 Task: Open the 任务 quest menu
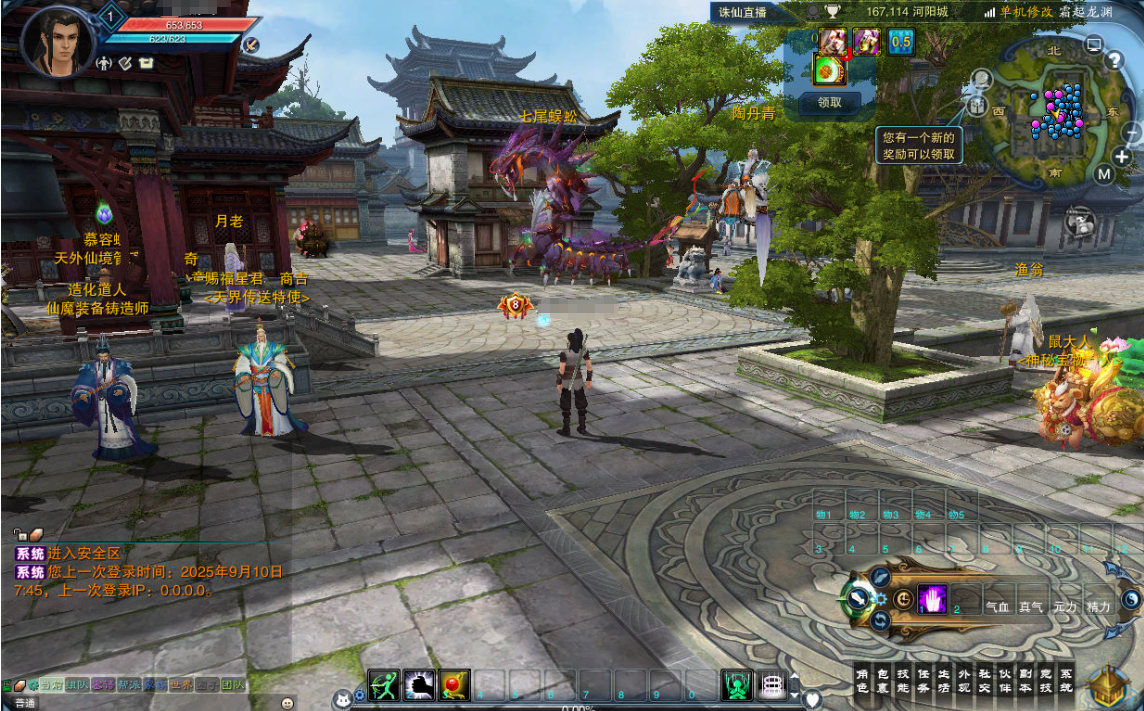[x=923, y=681]
